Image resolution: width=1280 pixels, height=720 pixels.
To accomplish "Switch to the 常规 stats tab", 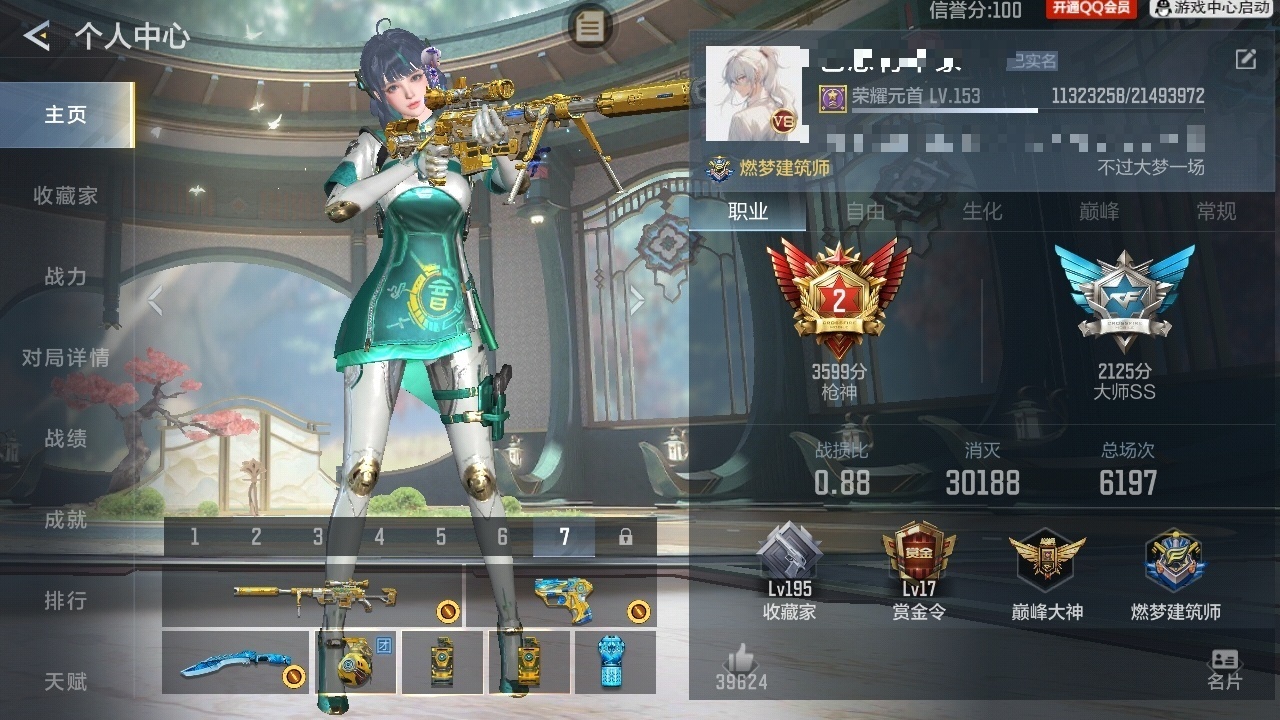I will tap(1216, 211).
